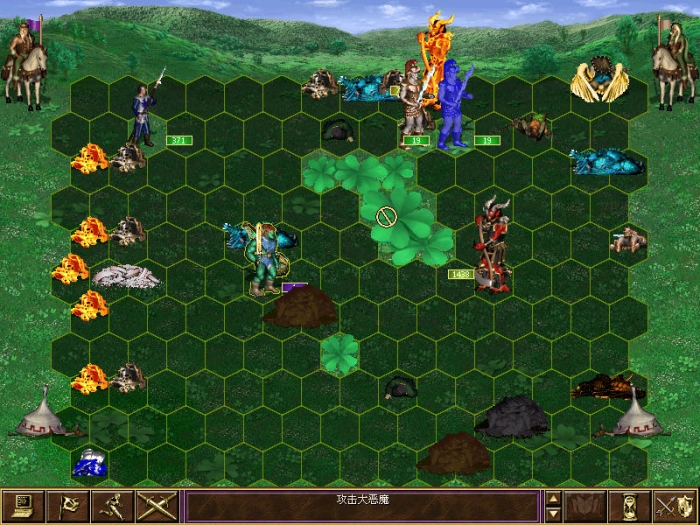Open the combat system options
This screenshot has height=525, width=700.
pyautogui.click(x=20, y=507)
